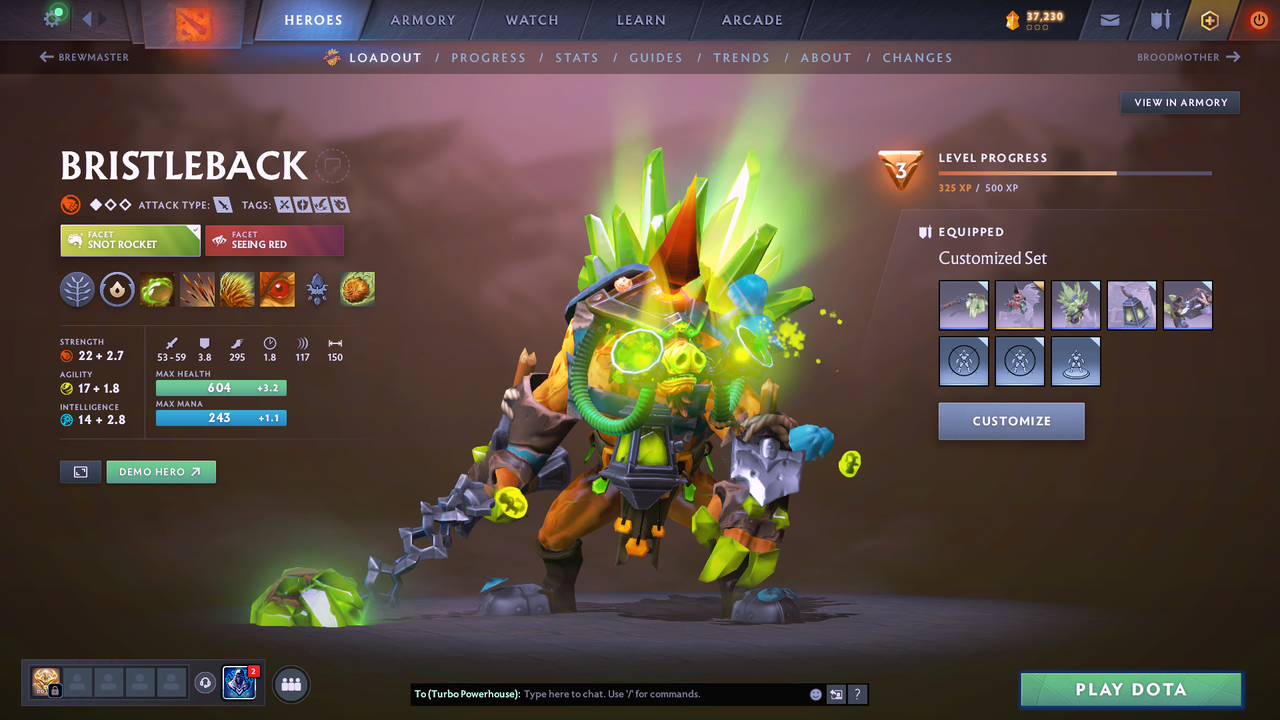Screen dimensions: 1280x720
Task: Switch to the Watch section
Action: click(x=532, y=20)
